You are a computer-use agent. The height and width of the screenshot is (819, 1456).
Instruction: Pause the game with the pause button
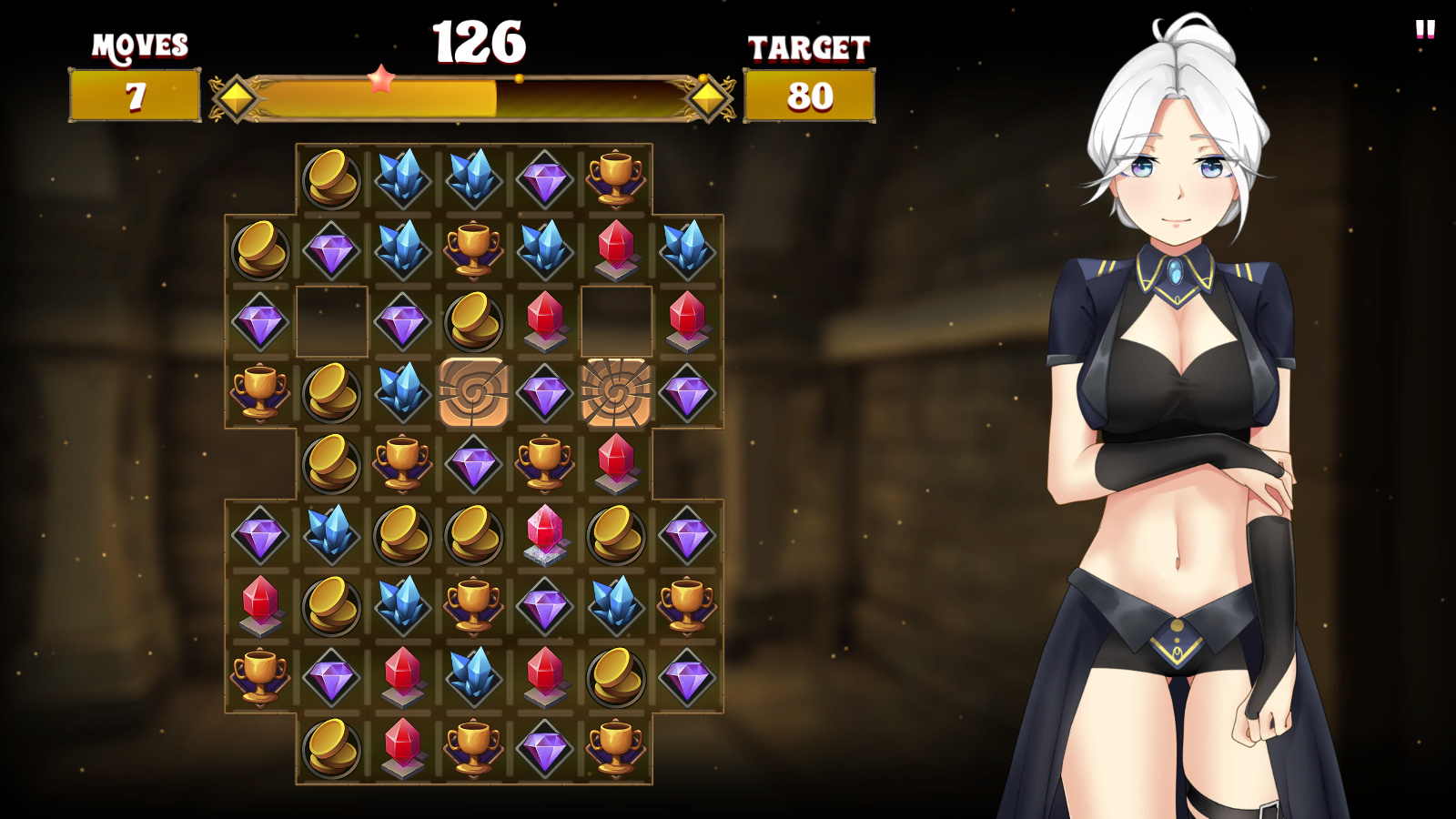pos(1425,30)
